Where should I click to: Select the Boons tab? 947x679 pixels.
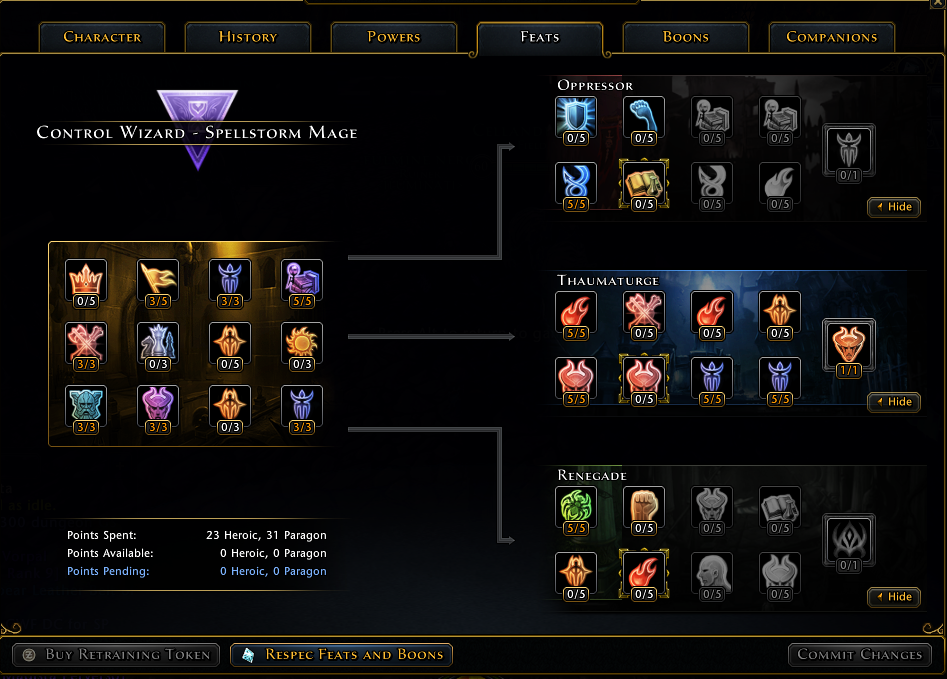tap(685, 37)
